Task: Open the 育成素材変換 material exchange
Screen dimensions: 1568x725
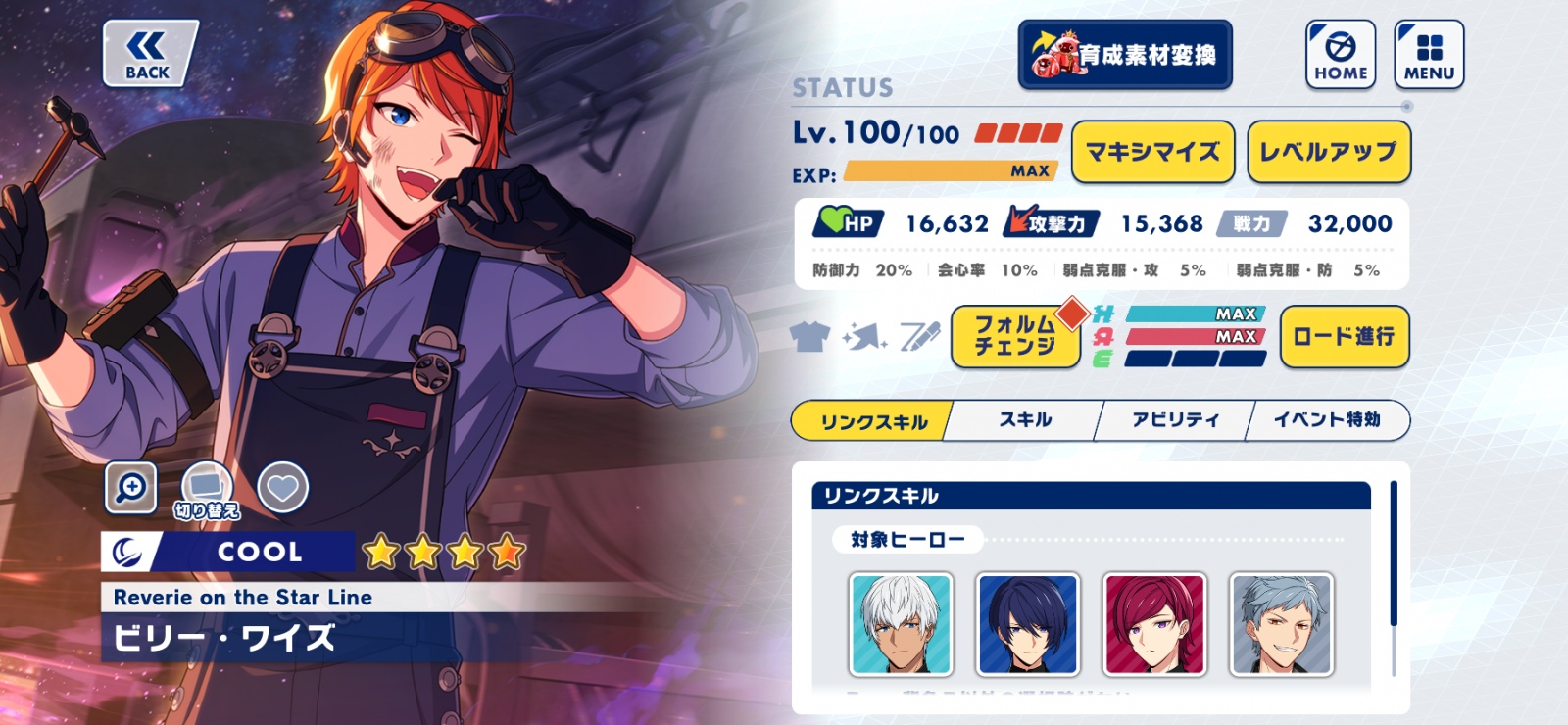Action: [x=1125, y=55]
